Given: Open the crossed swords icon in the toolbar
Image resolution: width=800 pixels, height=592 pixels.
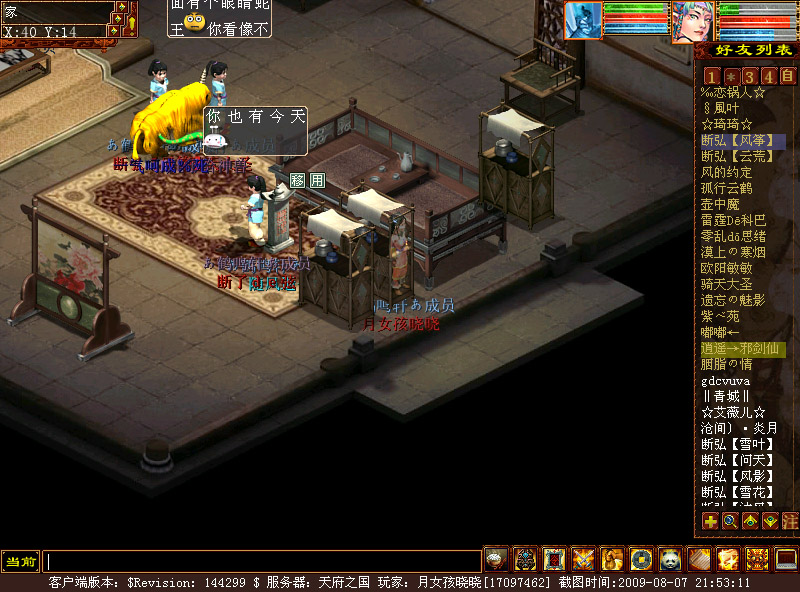Looking at the screenshot, I should pos(584,559).
